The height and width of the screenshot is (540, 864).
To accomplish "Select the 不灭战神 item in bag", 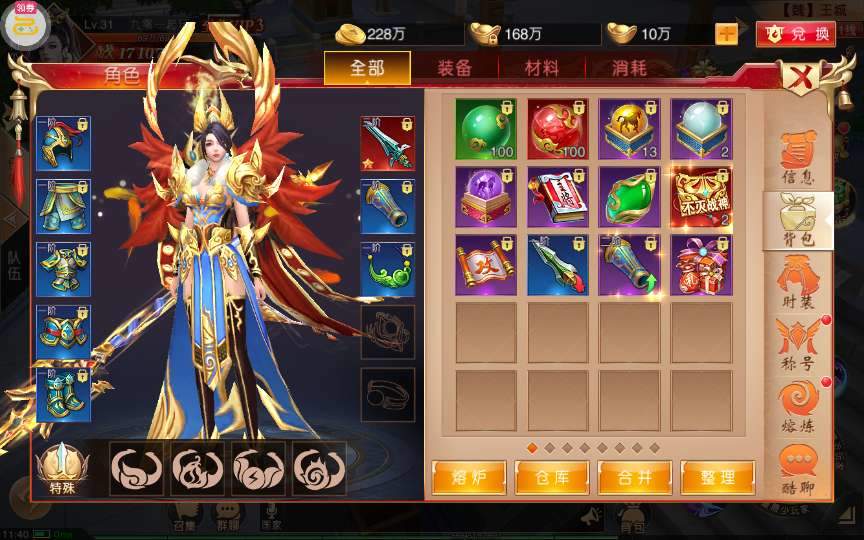I will tap(702, 197).
